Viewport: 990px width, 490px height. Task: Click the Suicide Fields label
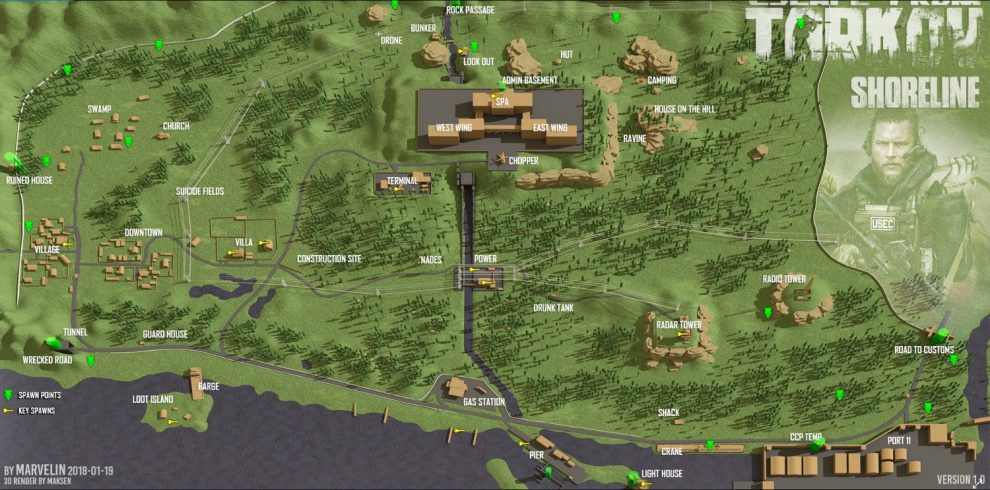[199, 191]
